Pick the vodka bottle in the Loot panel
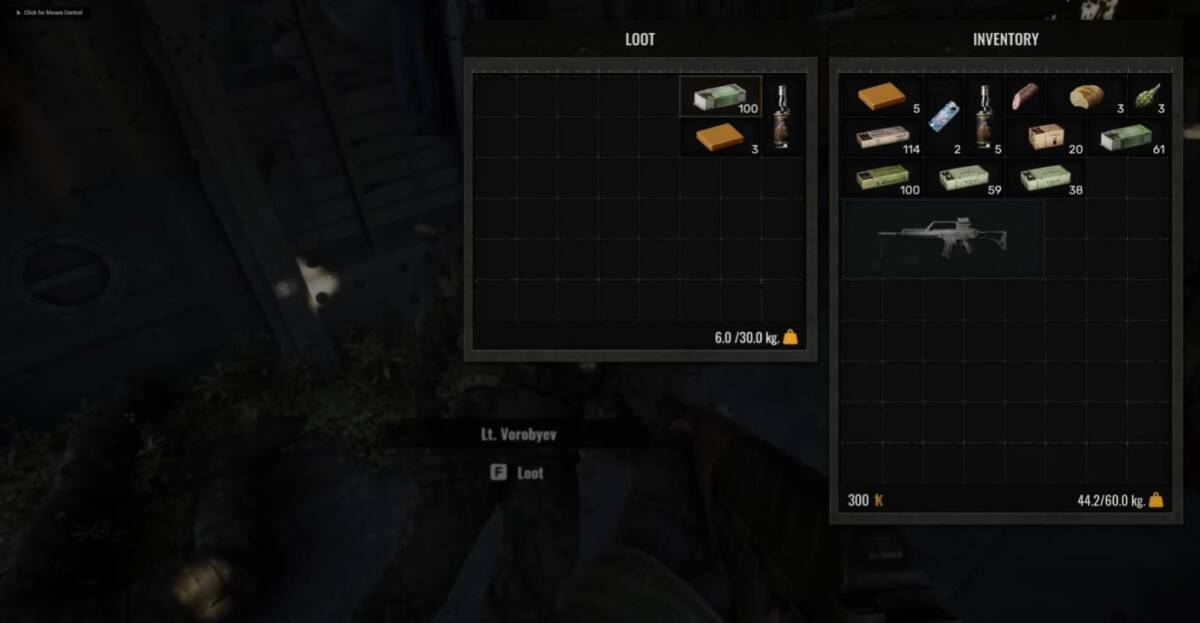This screenshot has height=623, width=1200. coord(781,116)
